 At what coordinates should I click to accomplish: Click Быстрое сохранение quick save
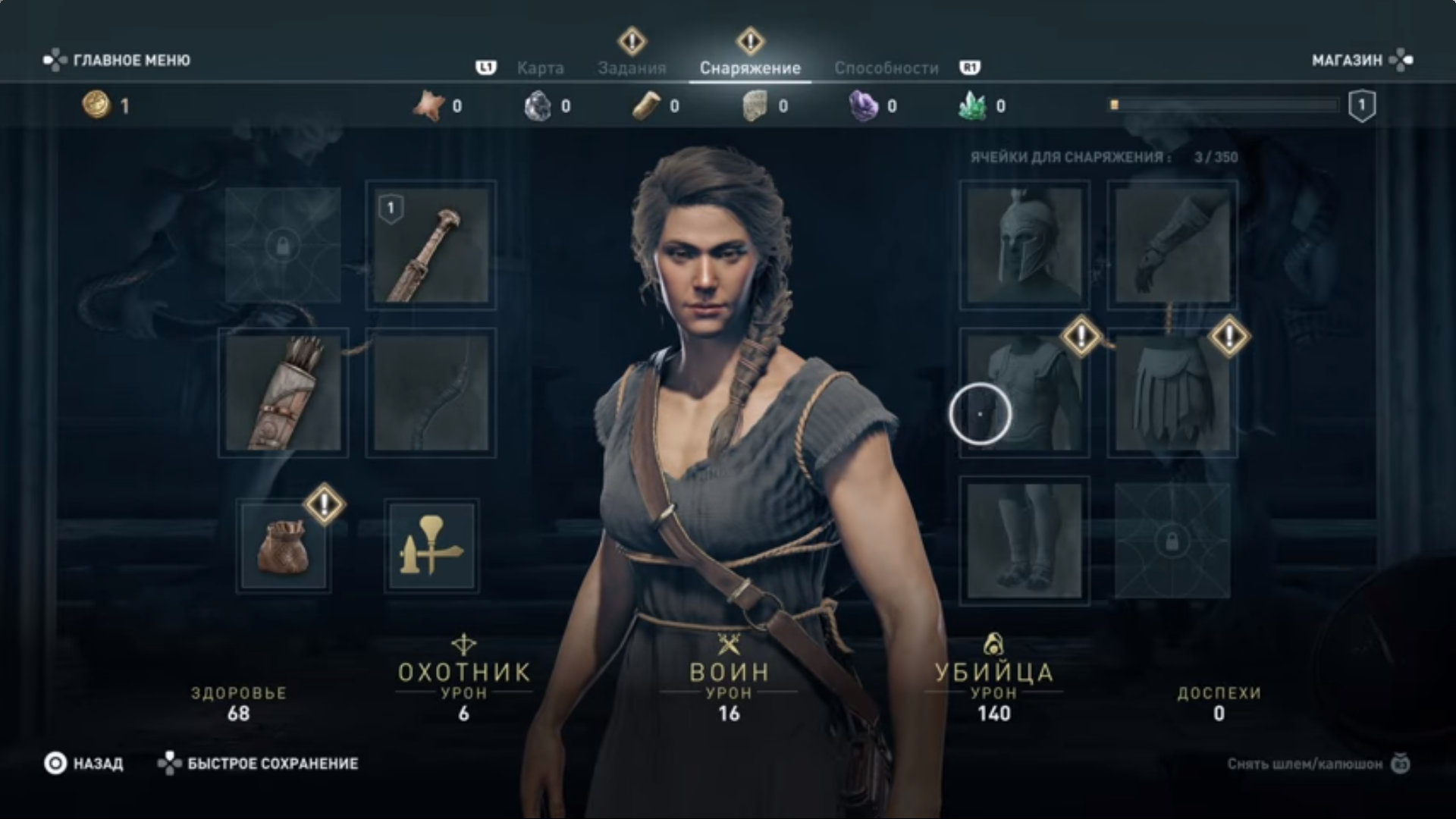tap(259, 764)
